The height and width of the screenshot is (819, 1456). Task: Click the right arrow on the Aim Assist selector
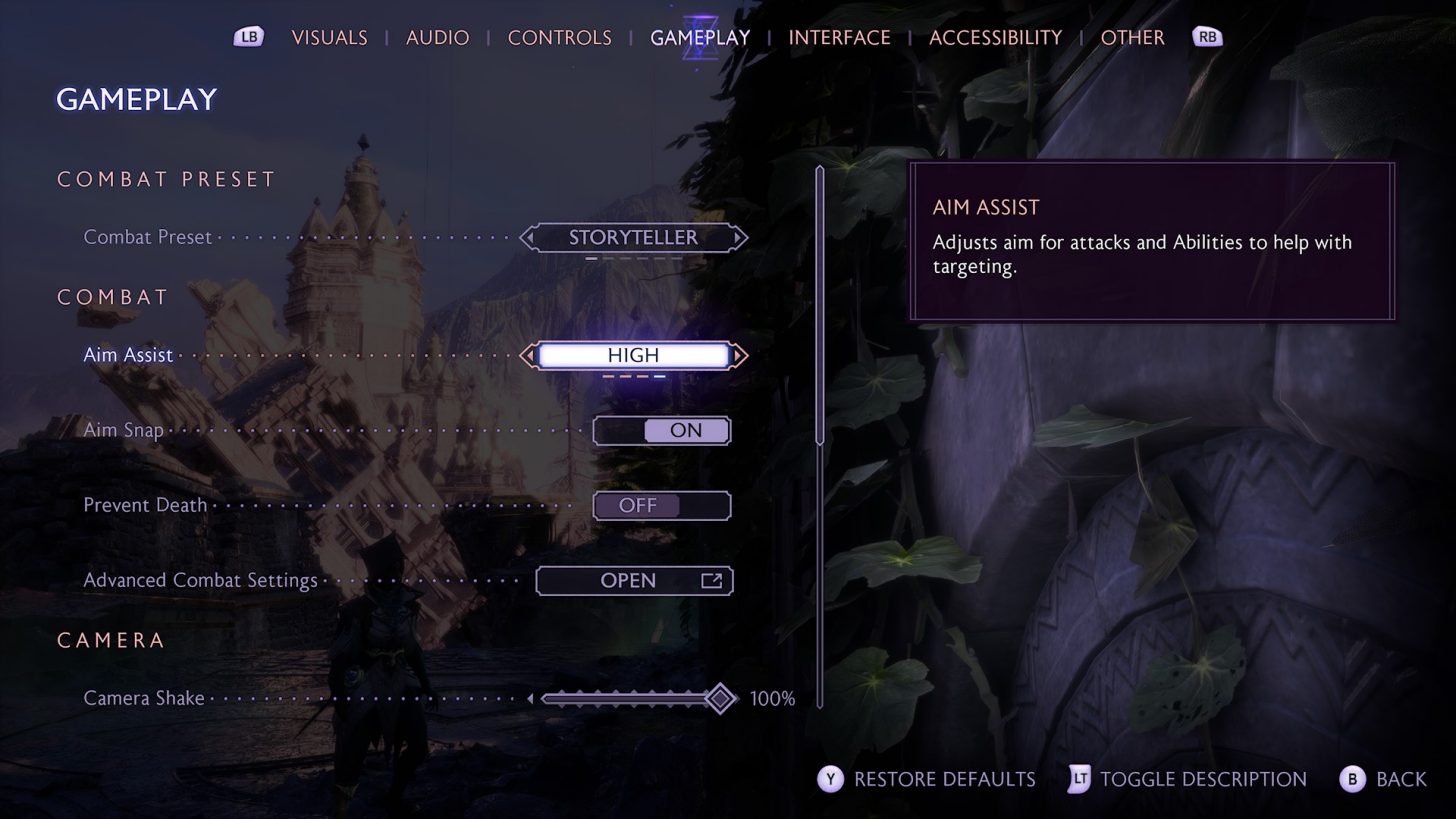pos(738,355)
